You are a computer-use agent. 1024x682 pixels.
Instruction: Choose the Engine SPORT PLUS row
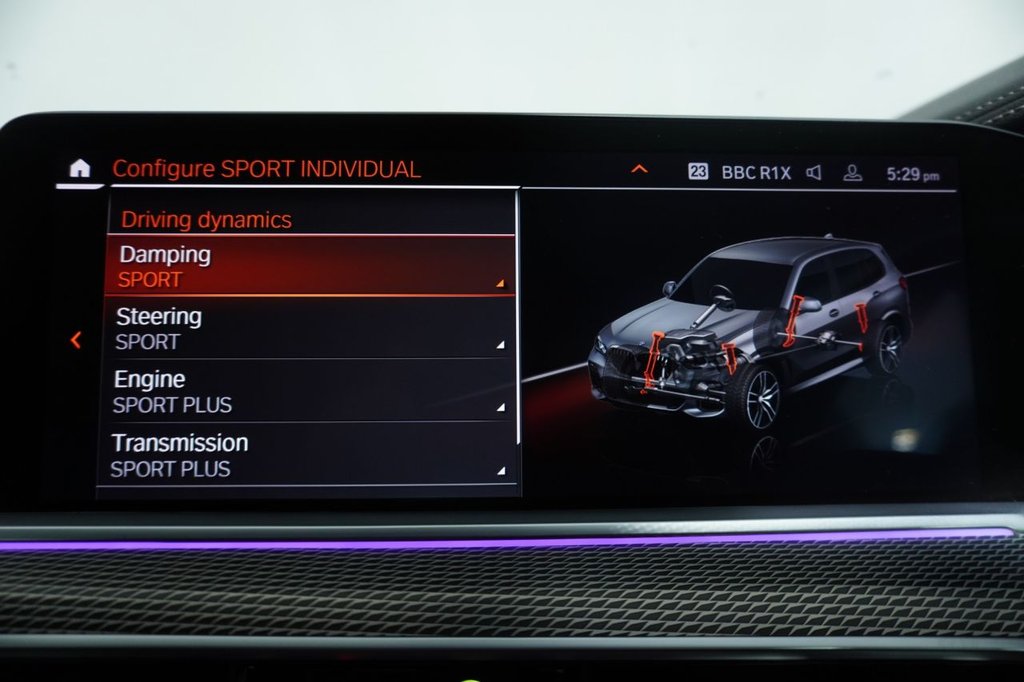click(310, 392)
